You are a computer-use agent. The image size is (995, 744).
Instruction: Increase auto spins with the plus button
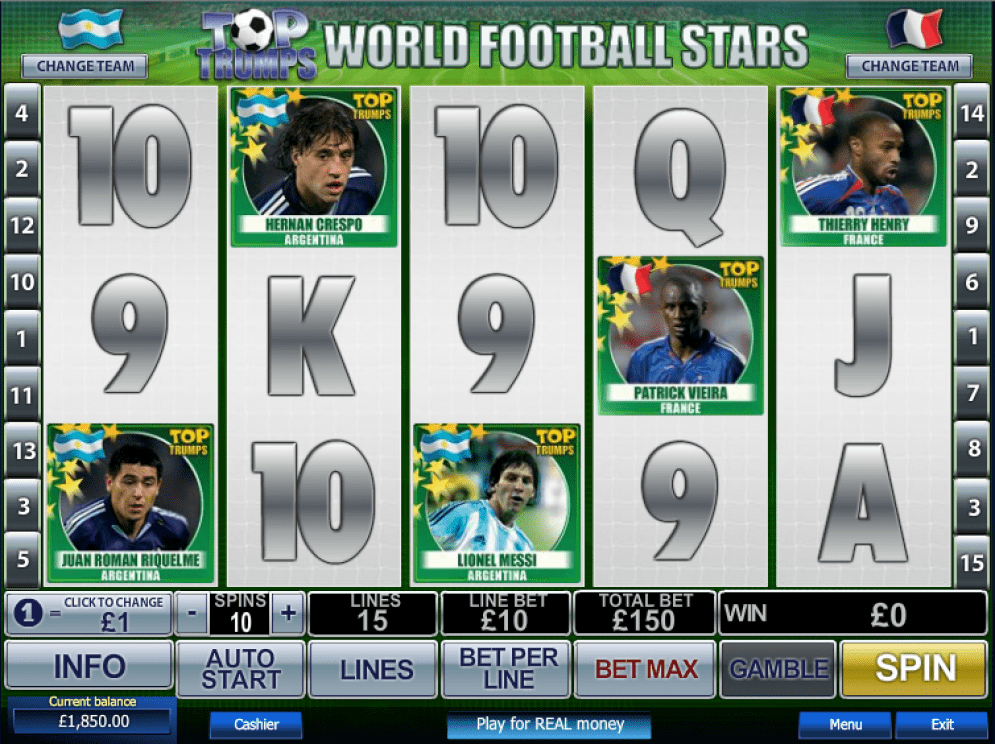coord(288,613)
